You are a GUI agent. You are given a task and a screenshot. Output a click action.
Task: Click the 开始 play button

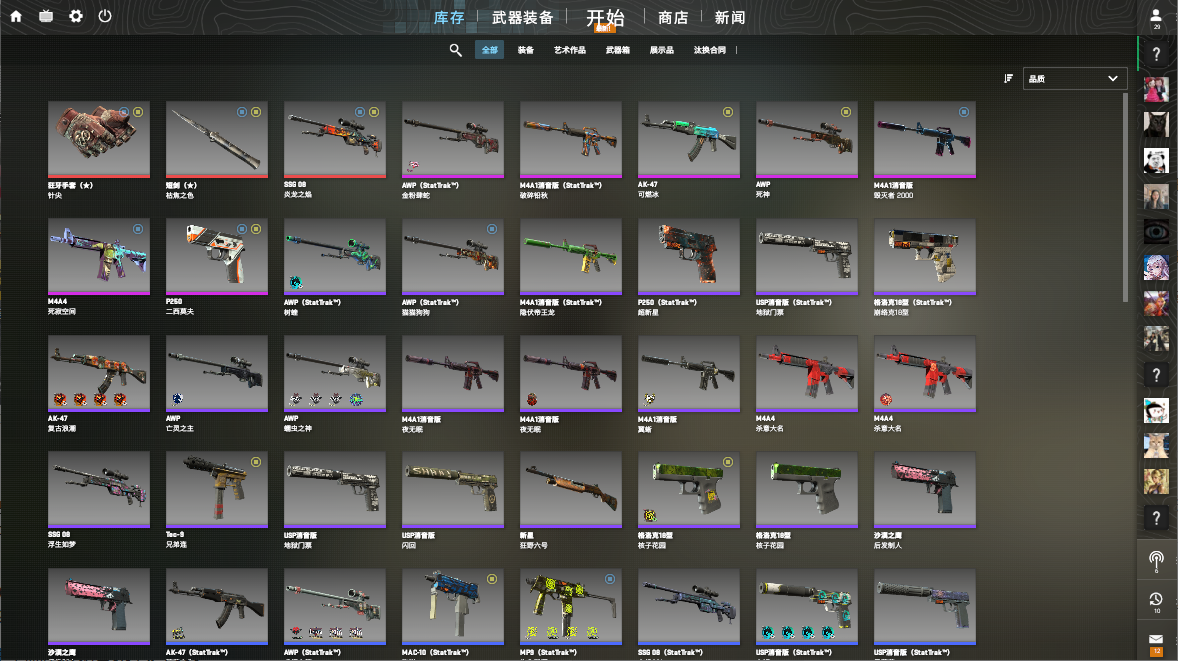pyautogui.click(x=605, y=17)
